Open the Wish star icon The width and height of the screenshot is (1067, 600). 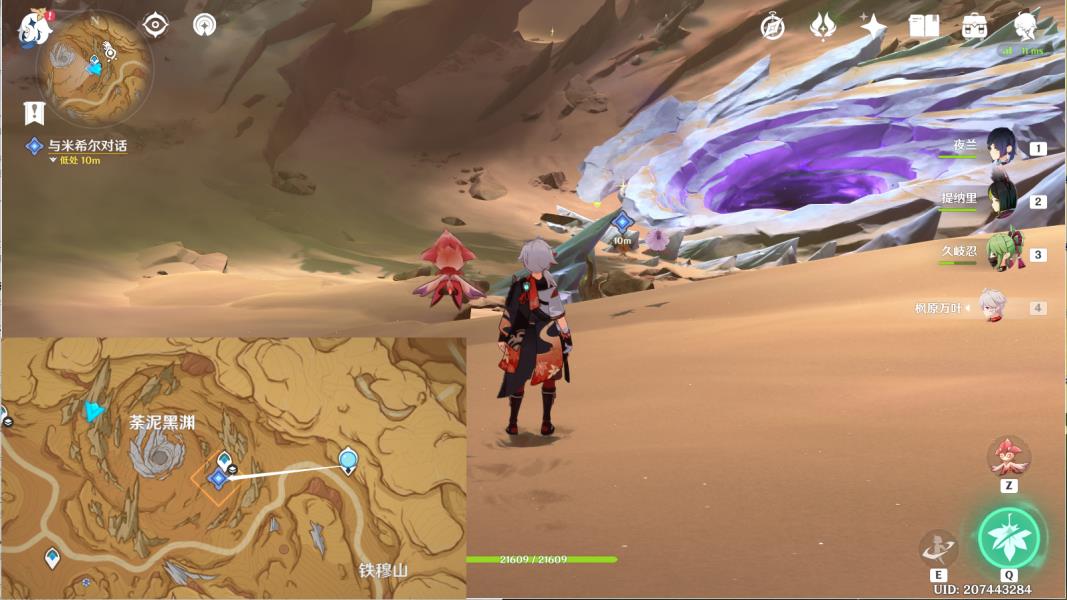point(873,26)
